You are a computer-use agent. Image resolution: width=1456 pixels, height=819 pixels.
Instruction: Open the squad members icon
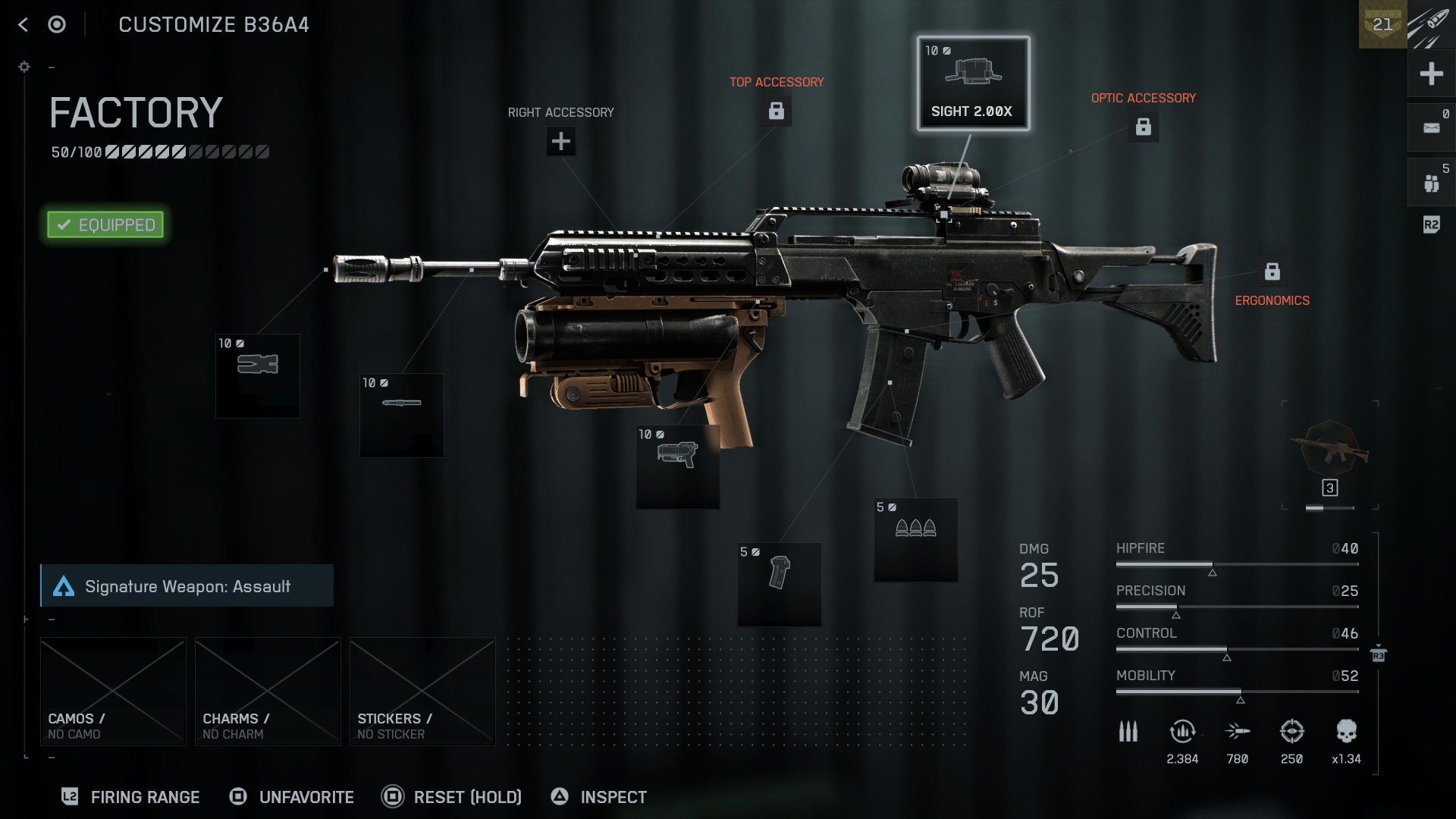click(1431, 182)
